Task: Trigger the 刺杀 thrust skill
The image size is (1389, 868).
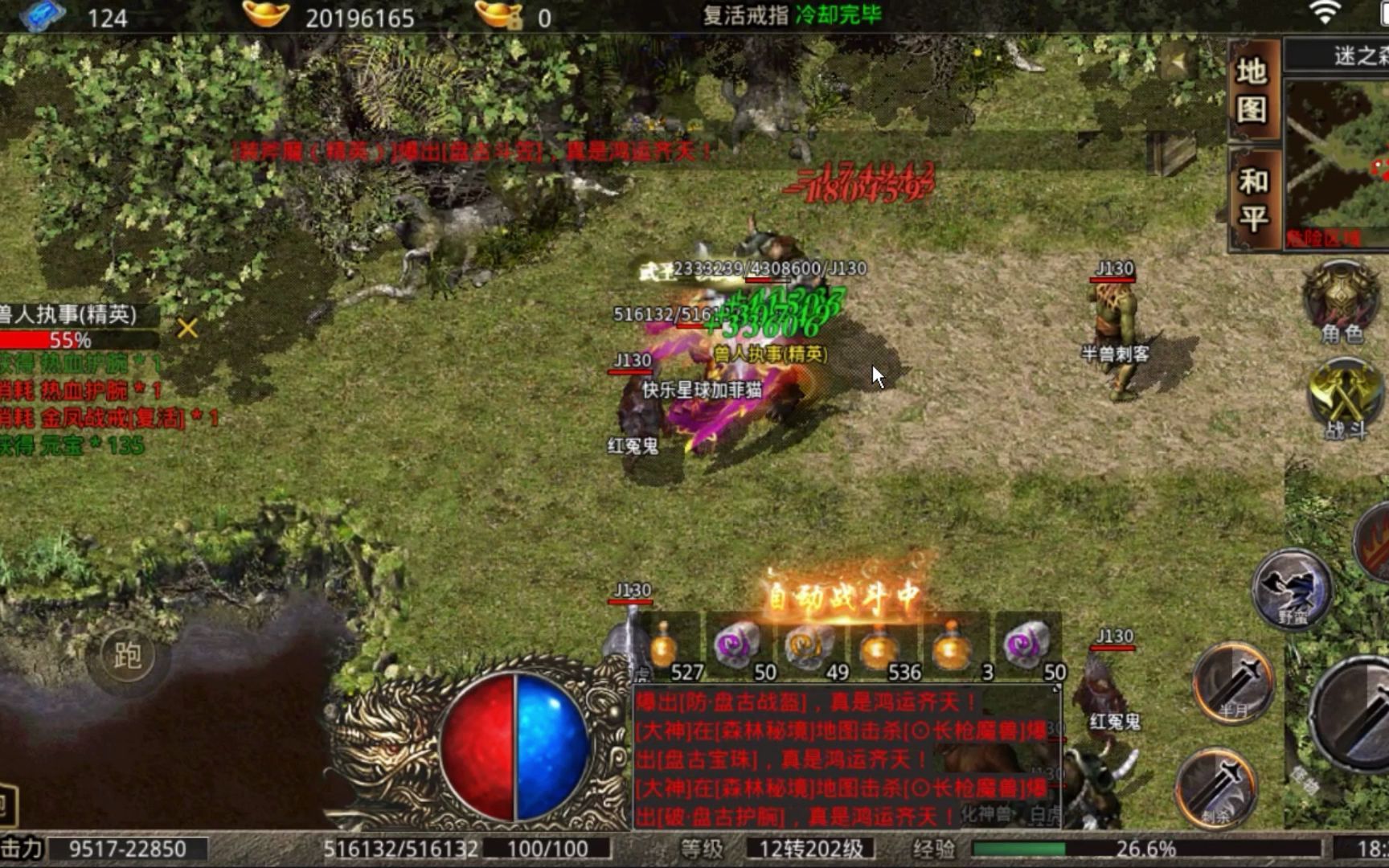Action: click(x=1216, y=788)
